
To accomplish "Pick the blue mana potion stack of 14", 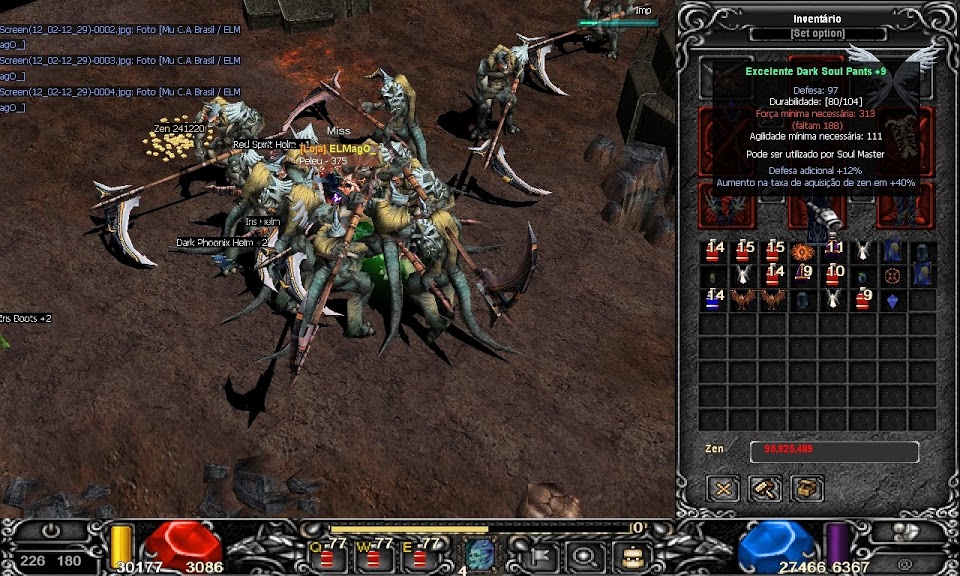I will click(x=713, y=299).
